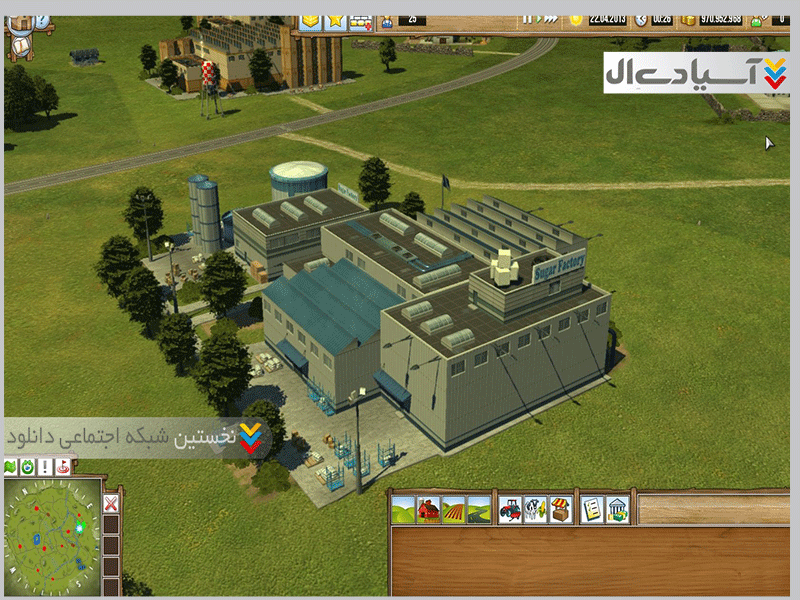800x600 pixels.
Task: Select the red barn building icon
Action: tap(428, 509)
